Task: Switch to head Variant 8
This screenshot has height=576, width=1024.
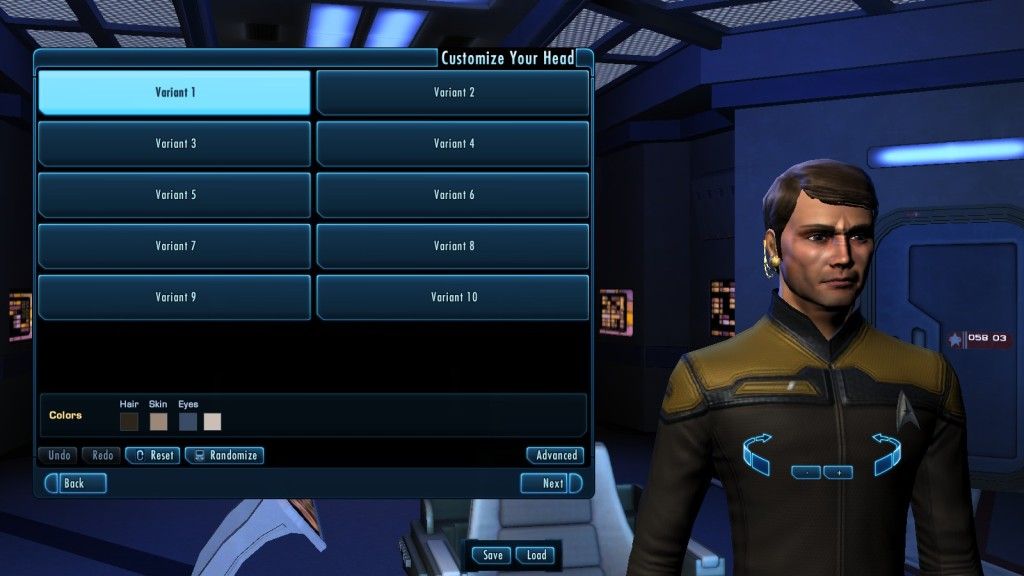Action: (x=453, y=246)
